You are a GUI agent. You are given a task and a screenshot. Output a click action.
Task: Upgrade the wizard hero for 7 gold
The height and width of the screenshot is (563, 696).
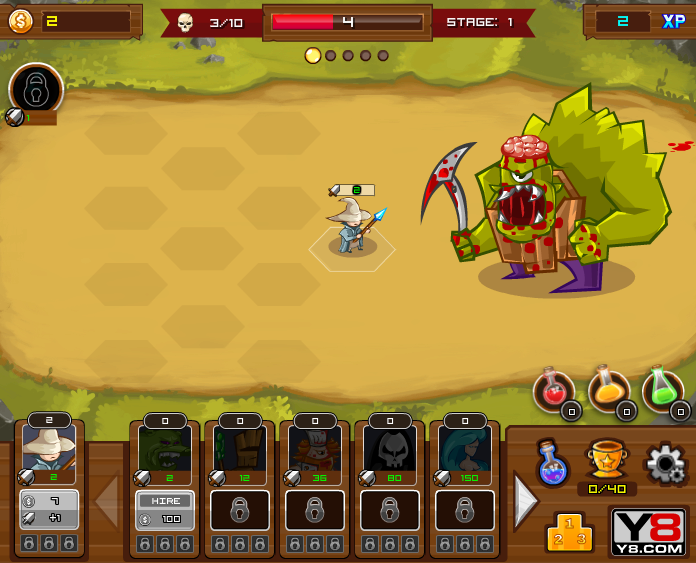49,510
